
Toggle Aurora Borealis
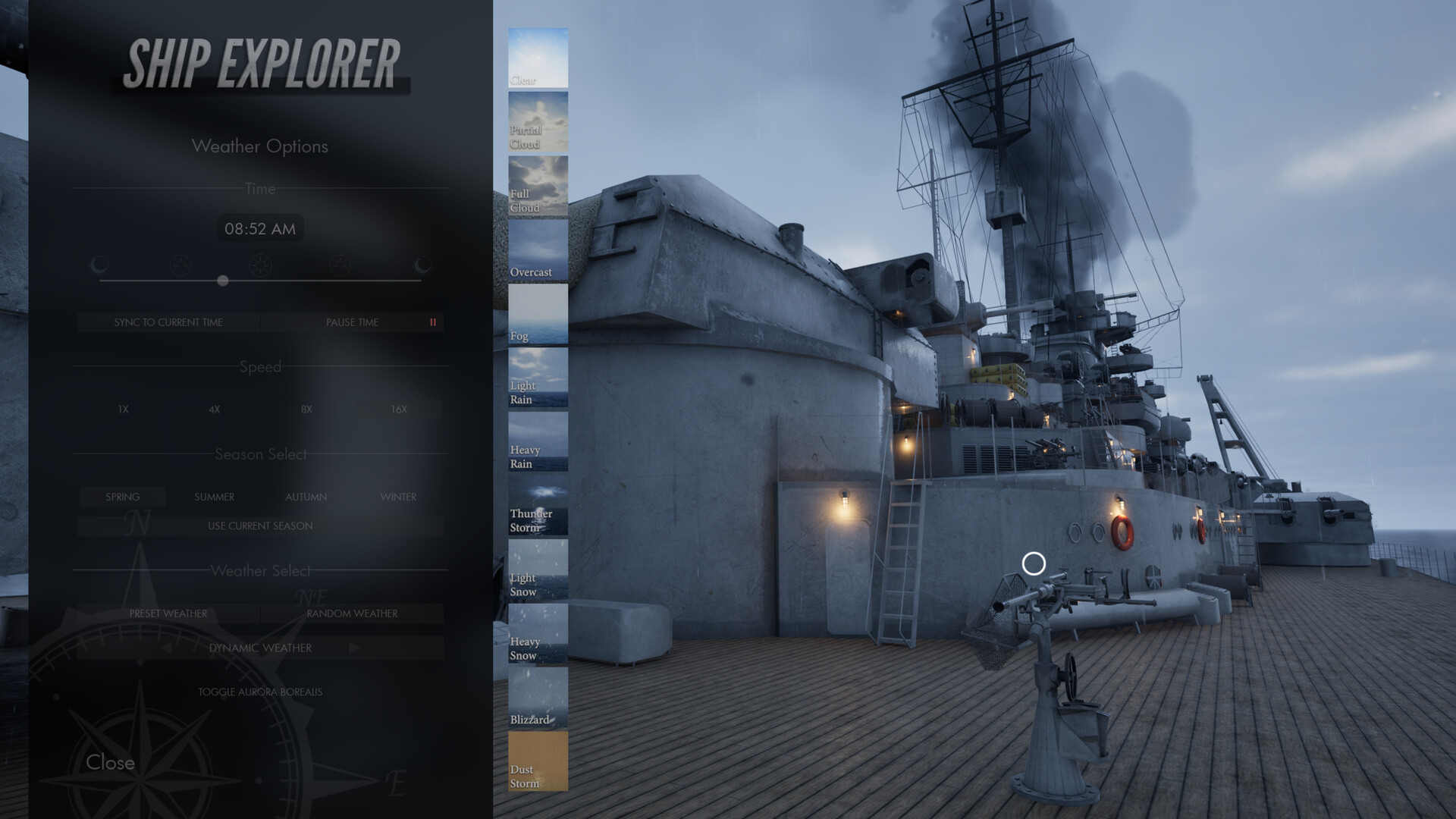pos(260,691)
